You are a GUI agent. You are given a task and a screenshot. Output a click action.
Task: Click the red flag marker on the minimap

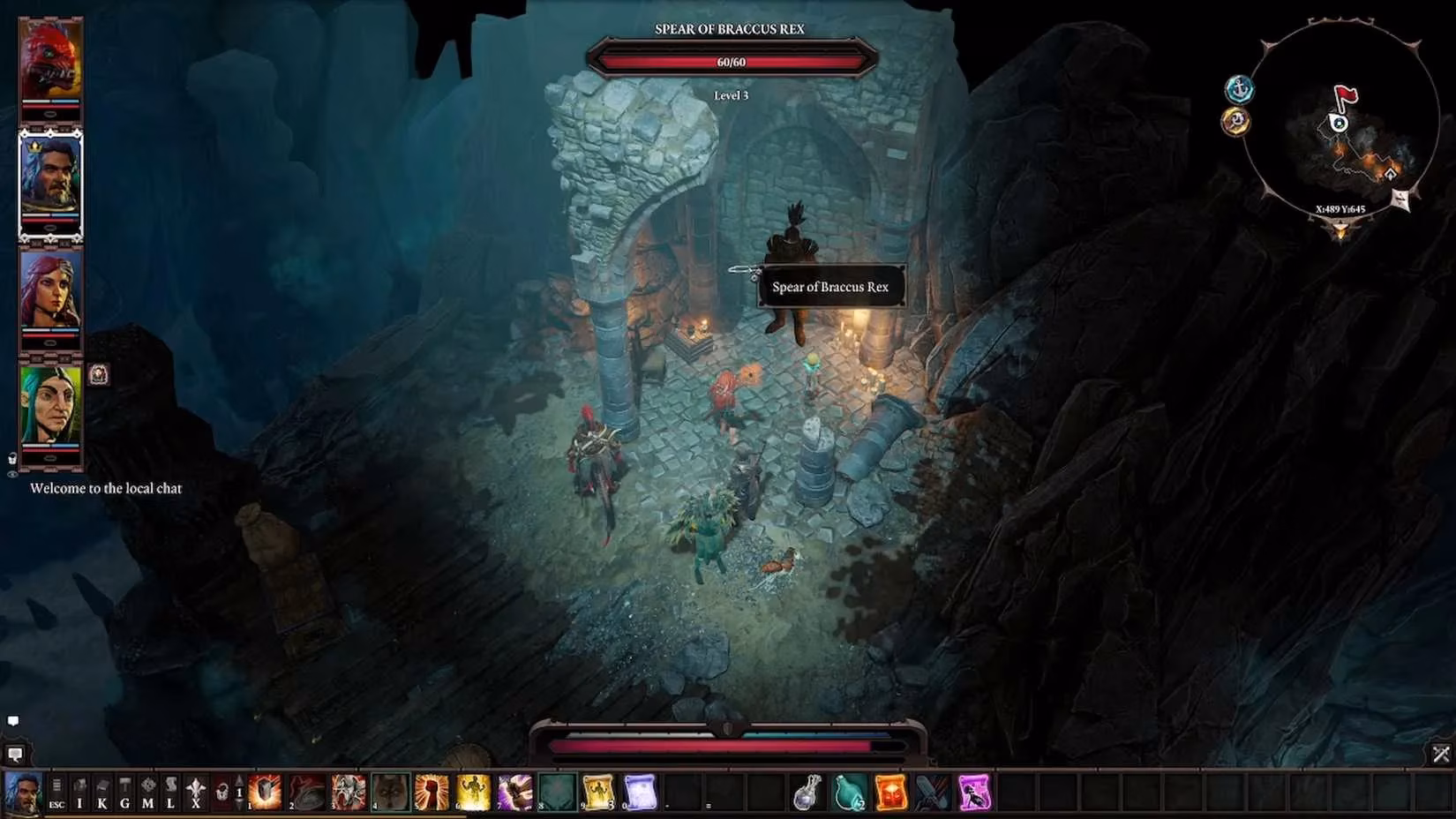click(1346, 94)
